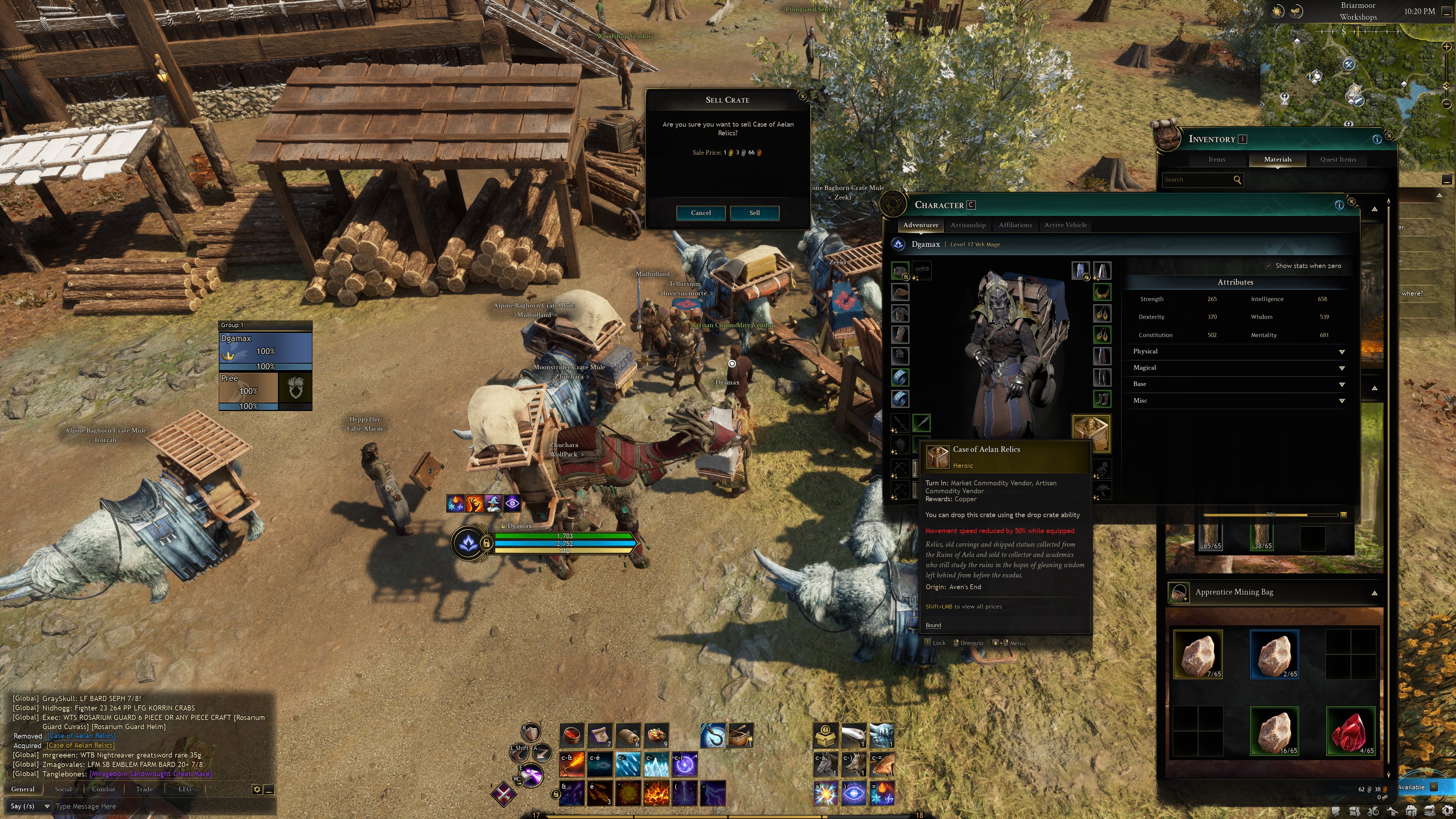Open the Affiliations tab

pyautogui.click(x=1015, y=225)
